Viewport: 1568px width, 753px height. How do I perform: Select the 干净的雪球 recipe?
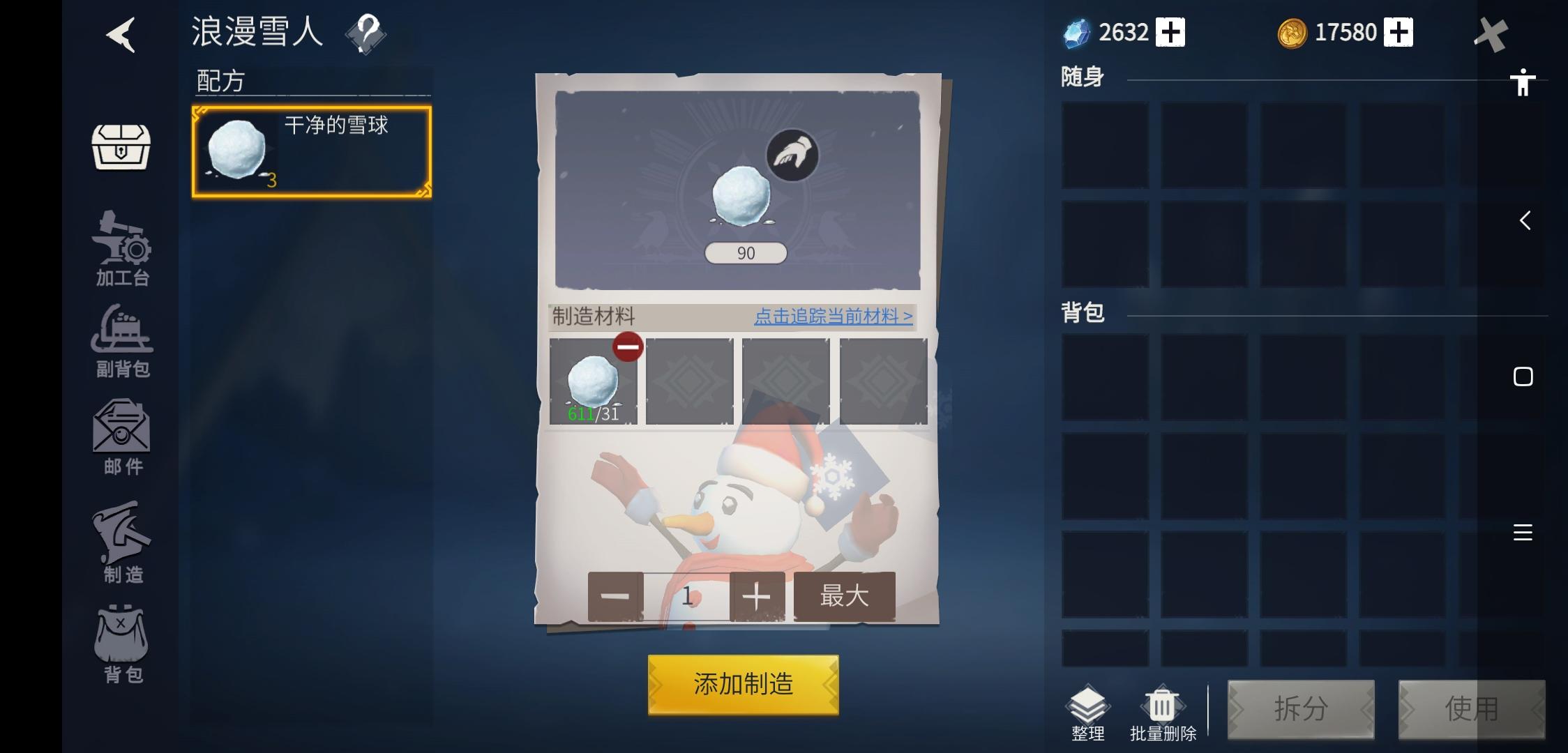pos(311,150)
